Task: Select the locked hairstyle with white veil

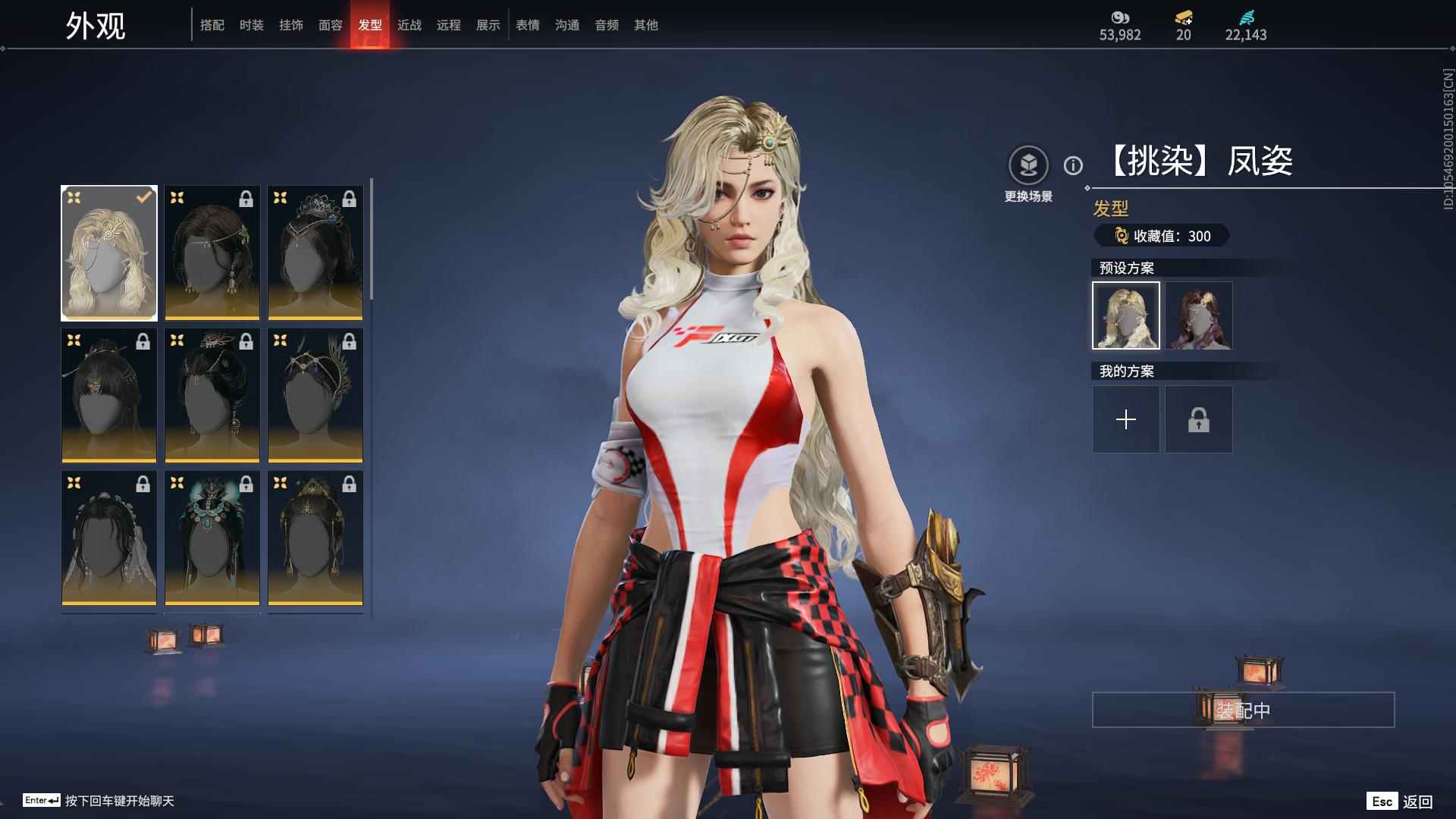Action: point(109,538)
